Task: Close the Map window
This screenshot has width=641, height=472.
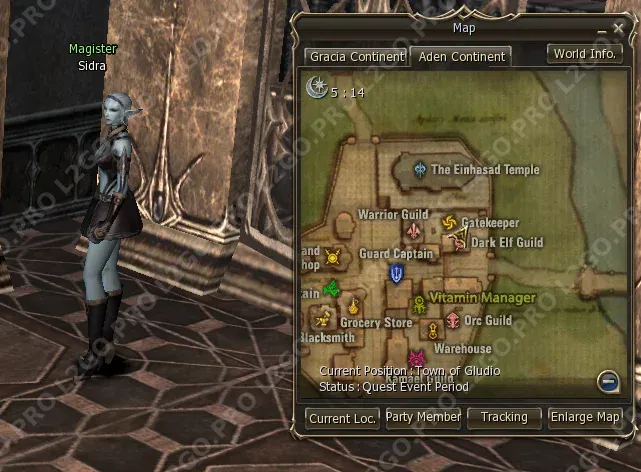Action: point(616,28)
